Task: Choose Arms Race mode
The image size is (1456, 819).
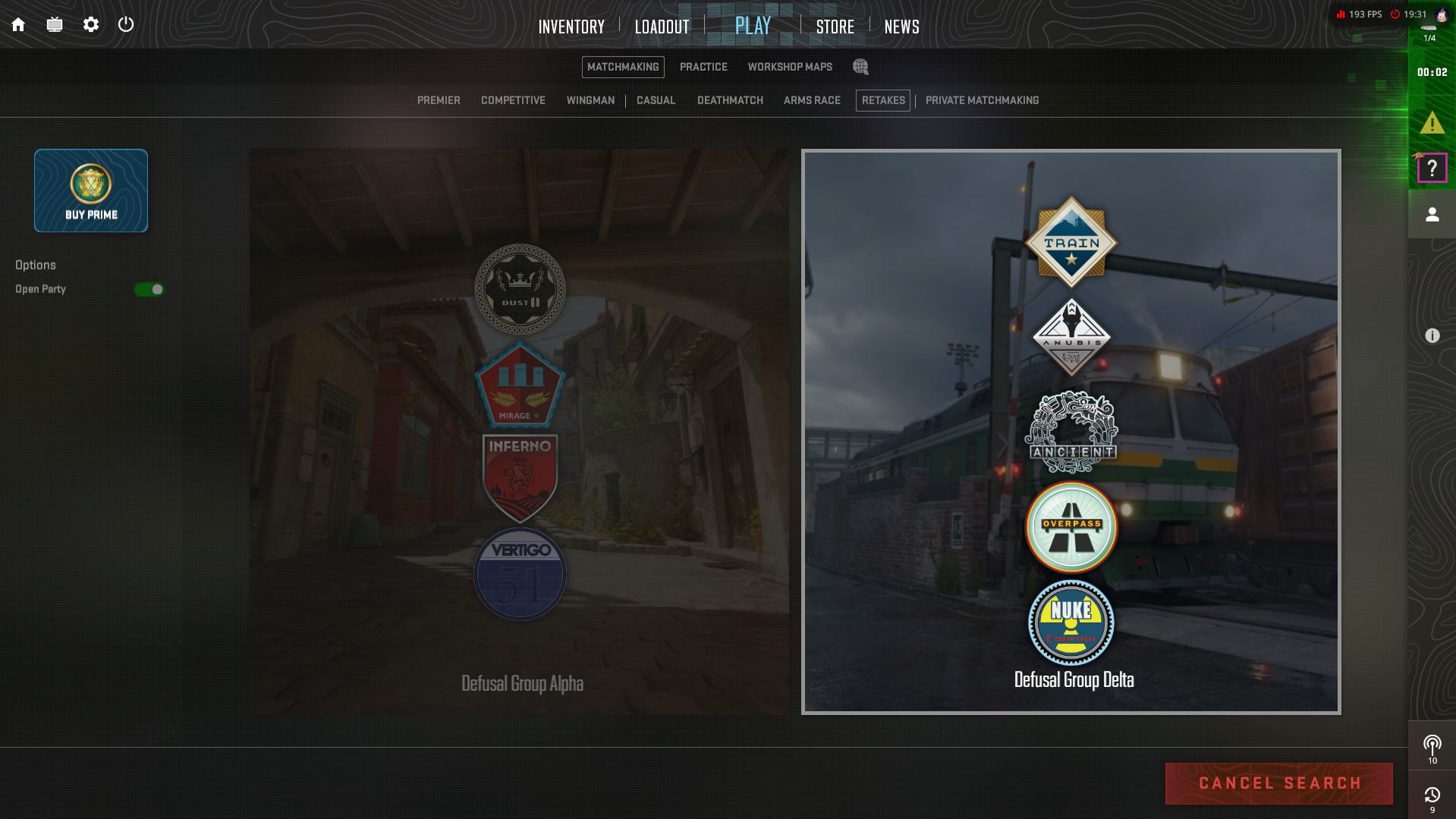Action: 812,100
